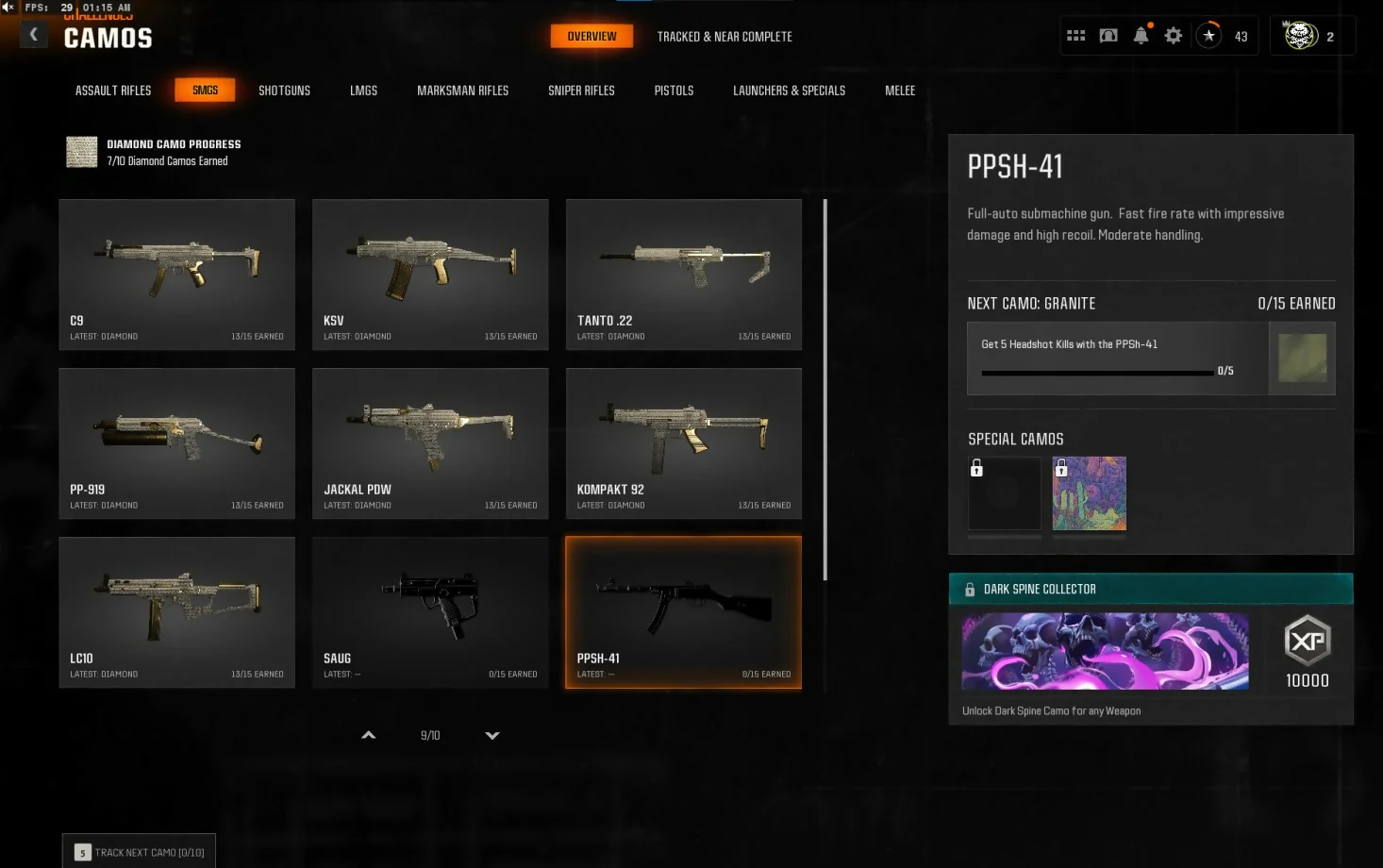Select the Melee category tab
Screen dimensions: 1383x868
click(900, 91)
